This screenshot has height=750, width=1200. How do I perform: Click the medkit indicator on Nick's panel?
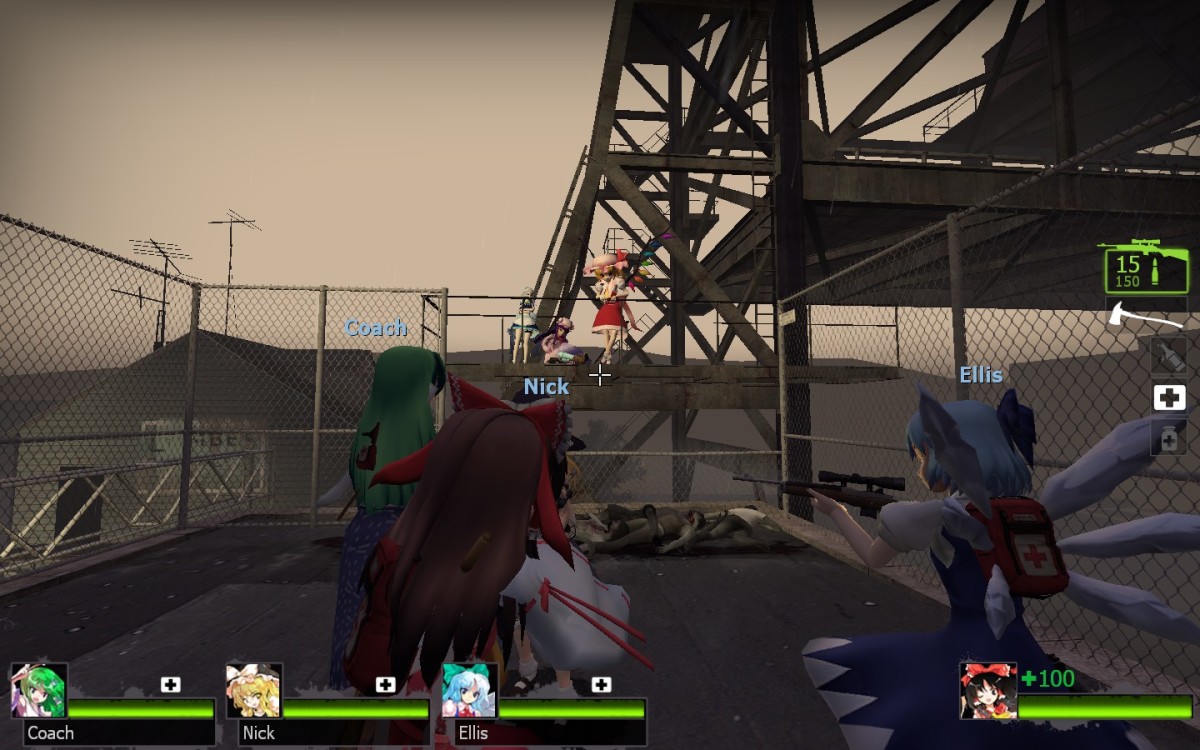[386, 685]
